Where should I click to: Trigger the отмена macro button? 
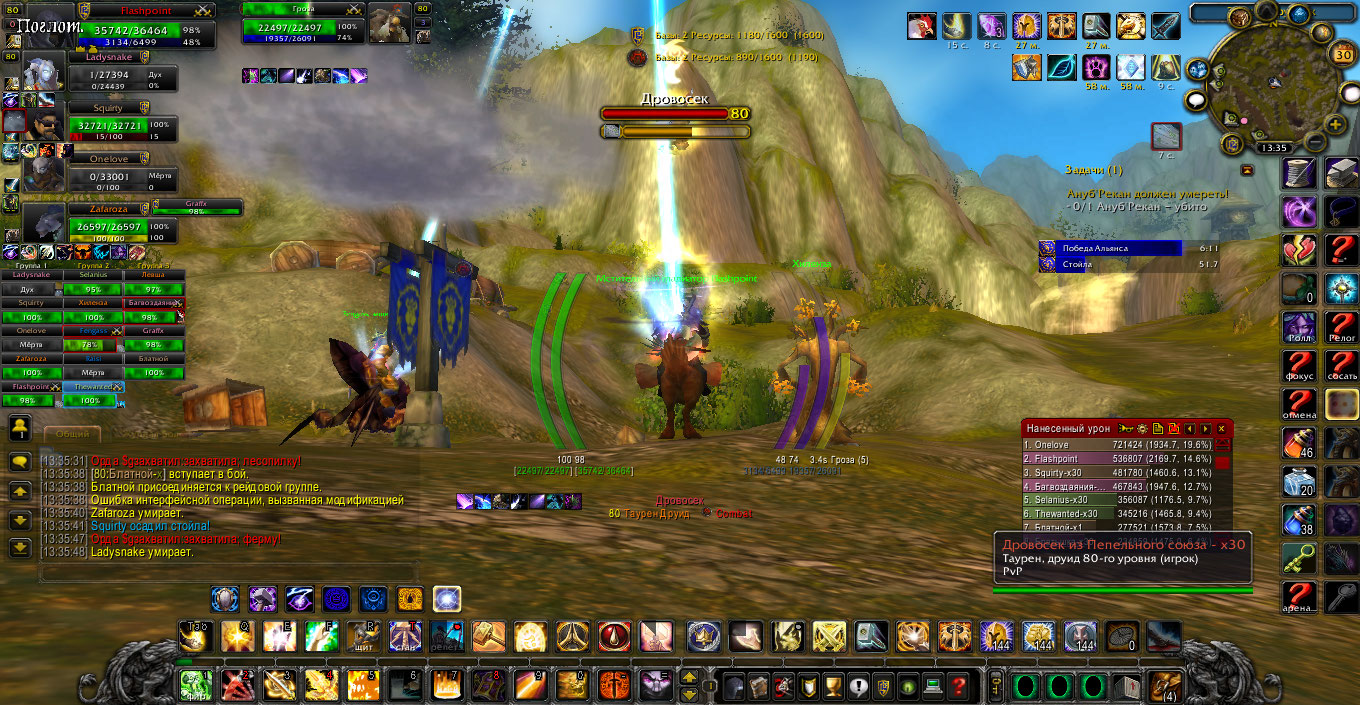pyautogui.click(x=1299, y=404)
